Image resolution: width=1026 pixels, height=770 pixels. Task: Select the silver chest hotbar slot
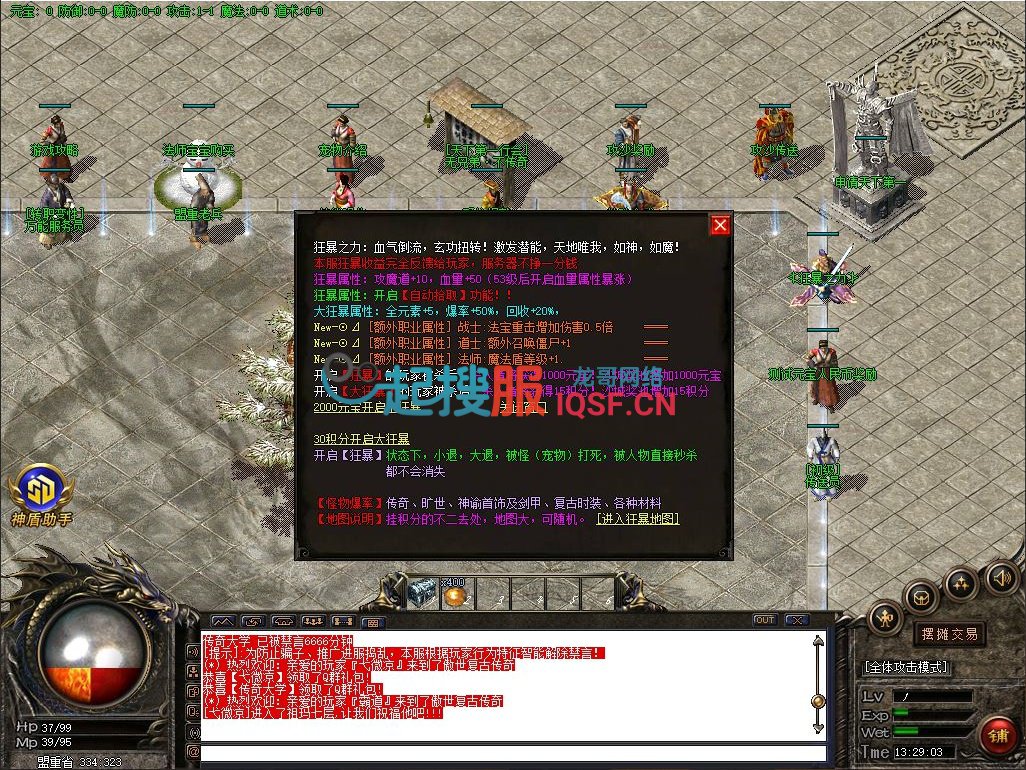coord(422,593)
